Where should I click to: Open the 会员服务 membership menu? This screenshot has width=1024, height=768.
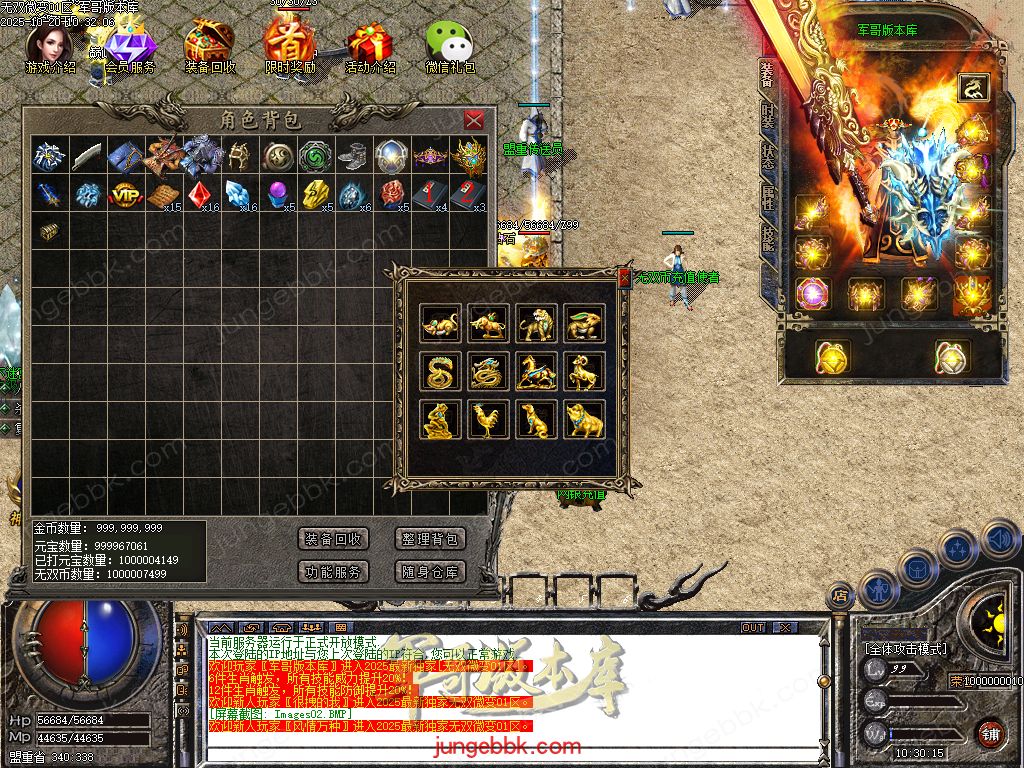[128, 47]
